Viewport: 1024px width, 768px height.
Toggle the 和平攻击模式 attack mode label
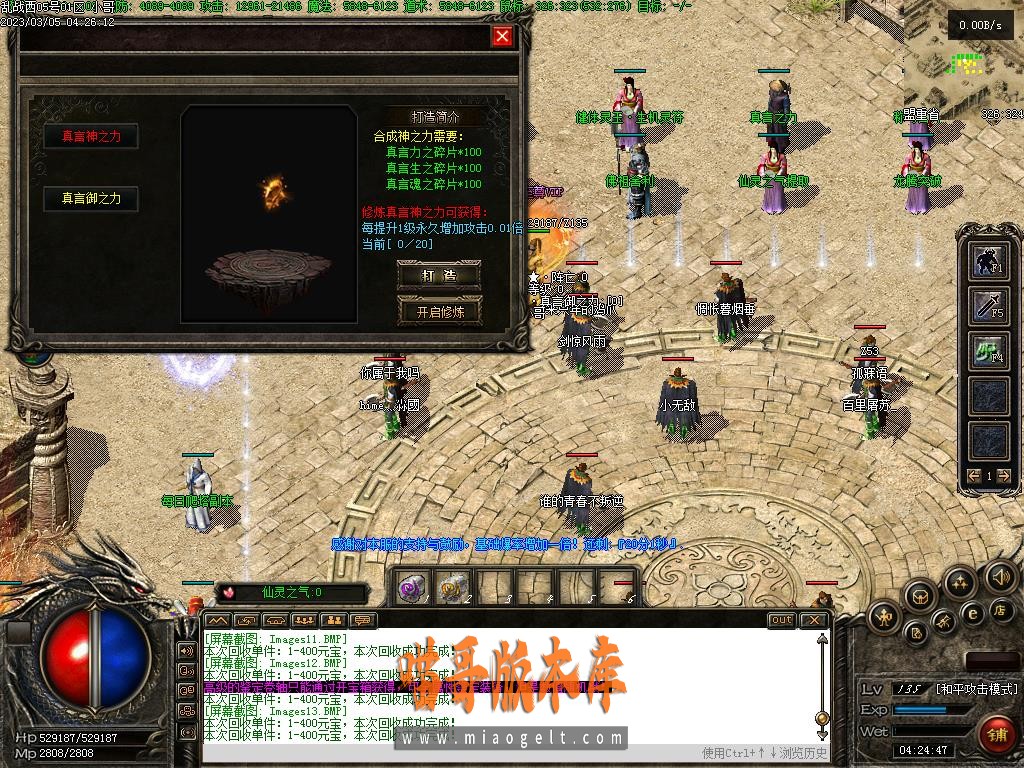[976, 689]
